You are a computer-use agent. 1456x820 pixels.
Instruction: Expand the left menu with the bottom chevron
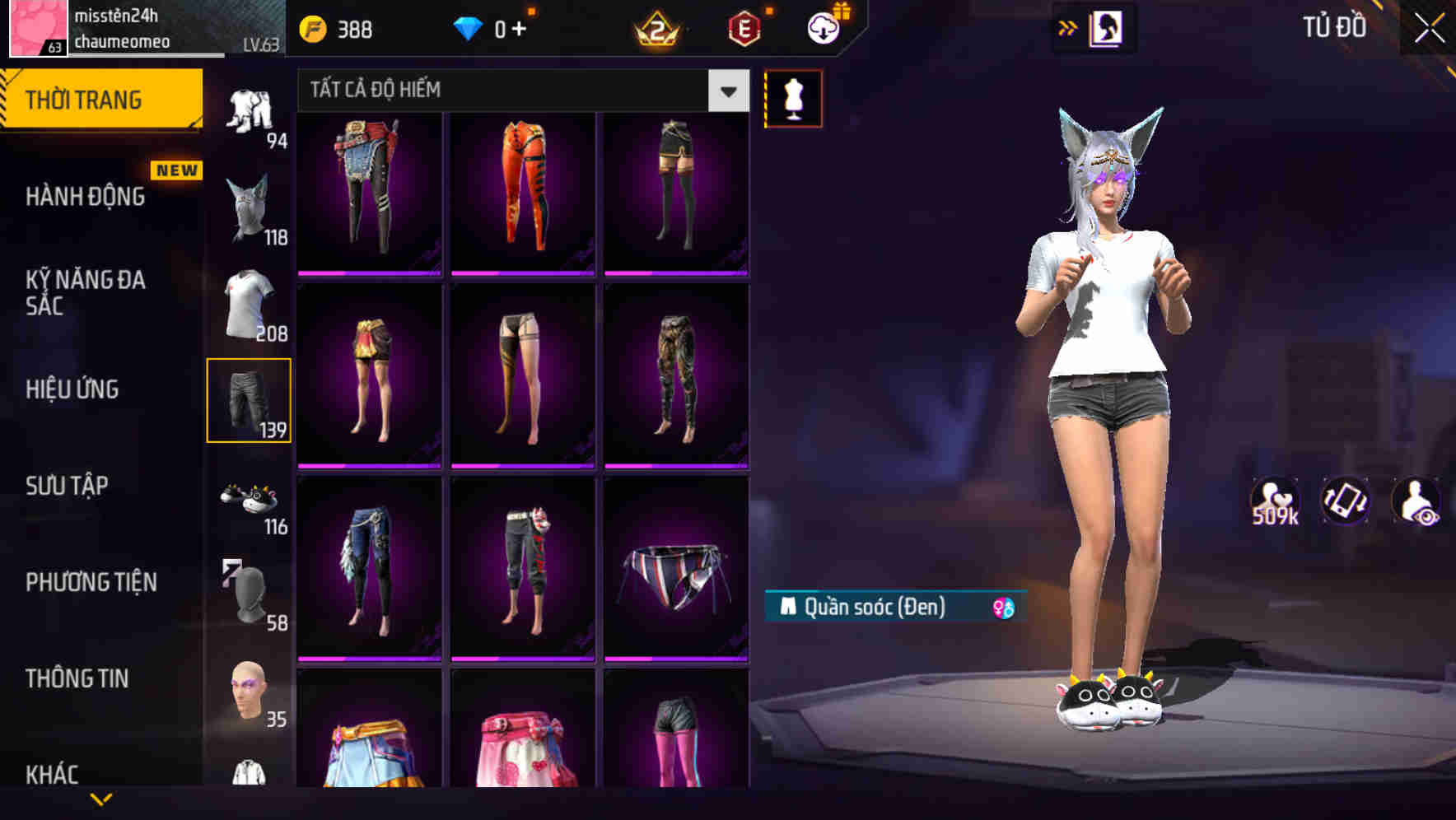(x=102, y=799)
